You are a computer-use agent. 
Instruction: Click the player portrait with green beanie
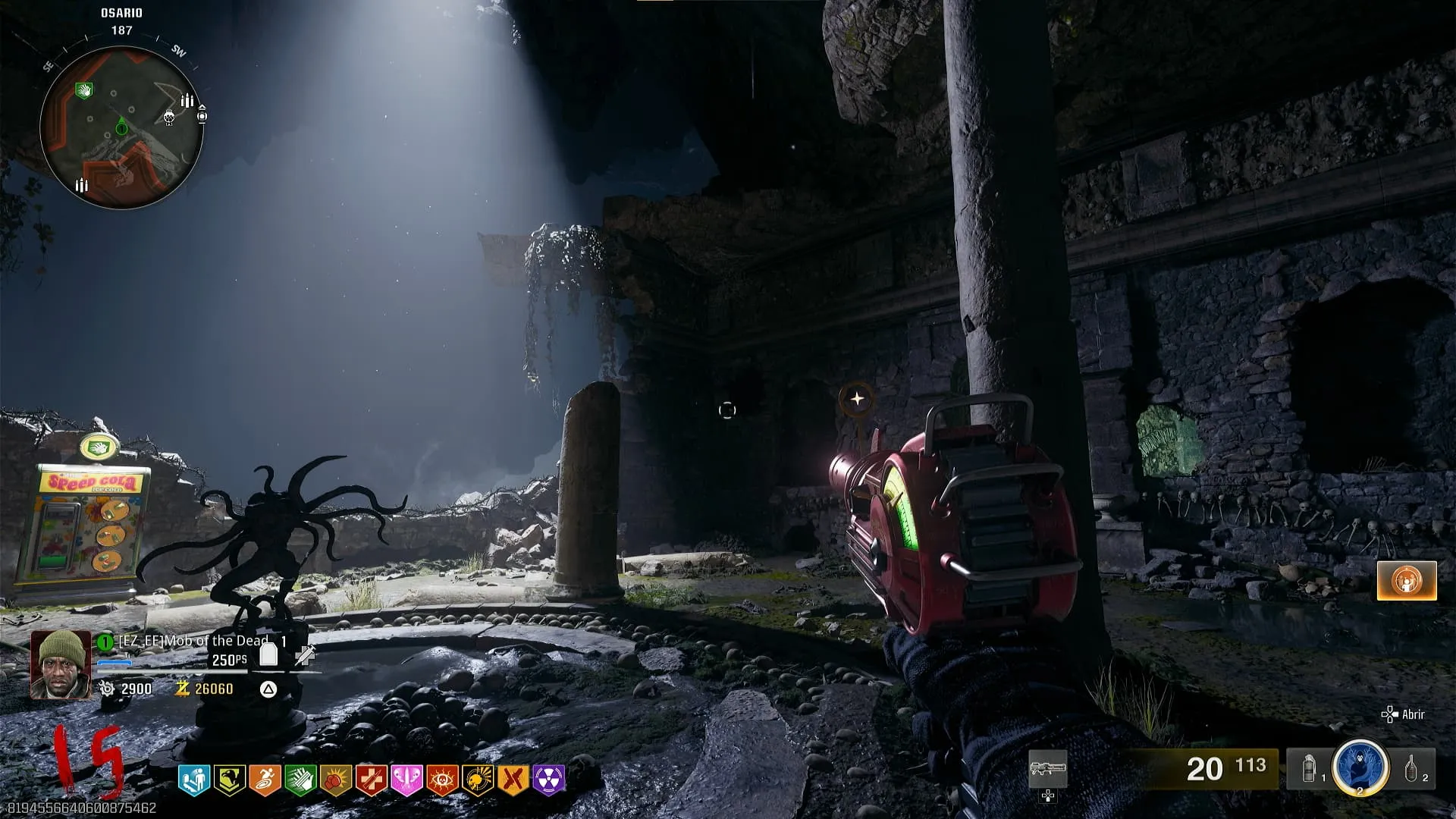[x=60, y=664]
